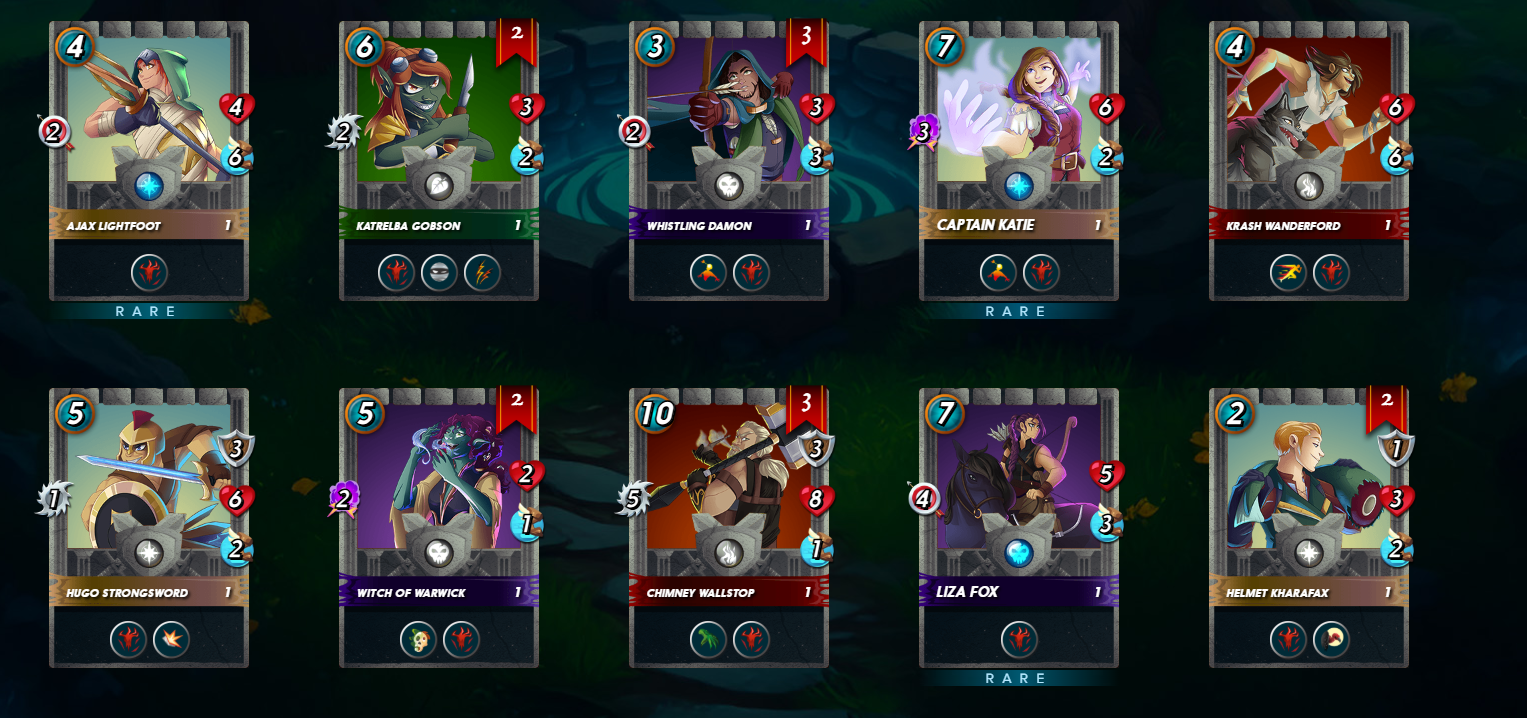Pick the Chimney Wallstop card
Screen dimensions: 1527x718
[729, 527]
